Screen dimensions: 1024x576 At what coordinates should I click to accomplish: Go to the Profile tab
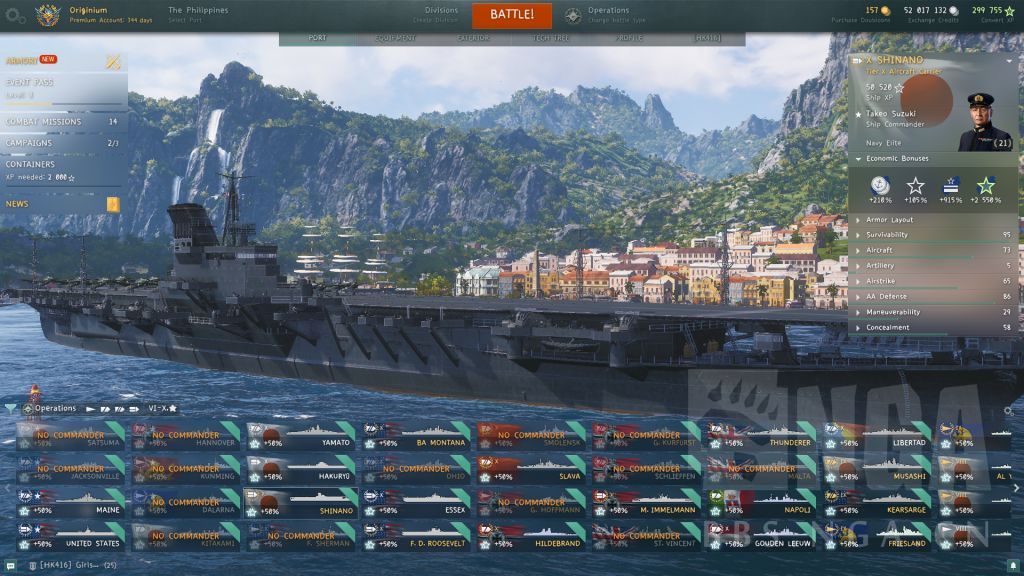point(629,38)
